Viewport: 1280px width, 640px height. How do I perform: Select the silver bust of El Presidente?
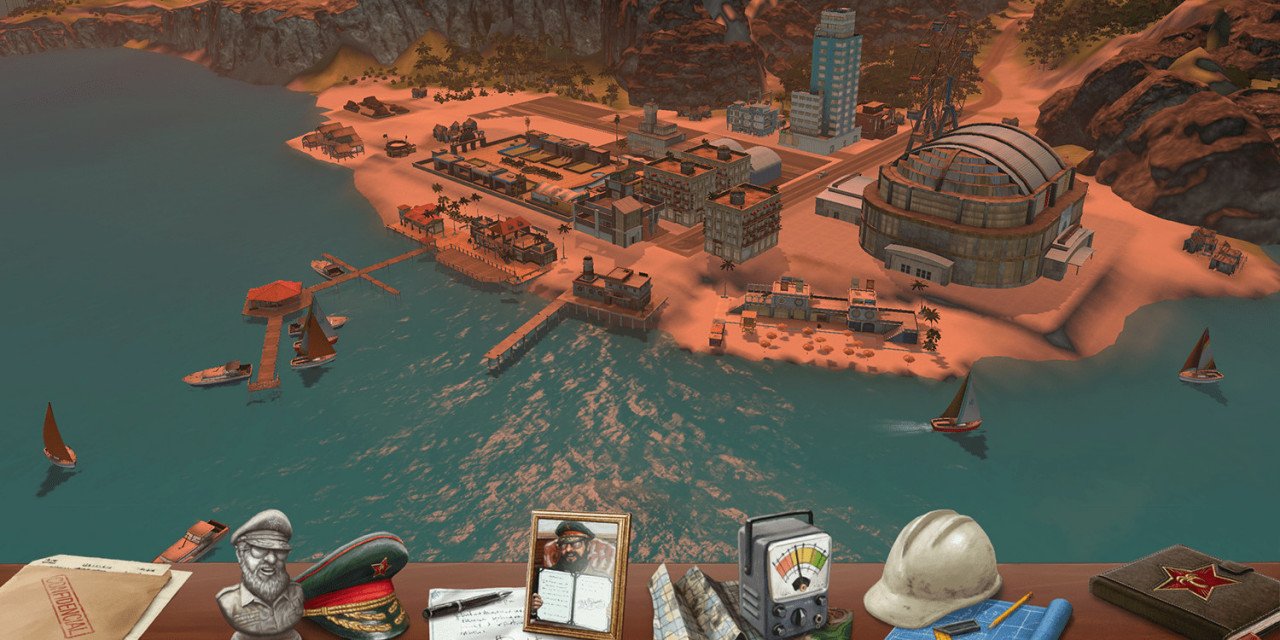(x=260, y=575)
